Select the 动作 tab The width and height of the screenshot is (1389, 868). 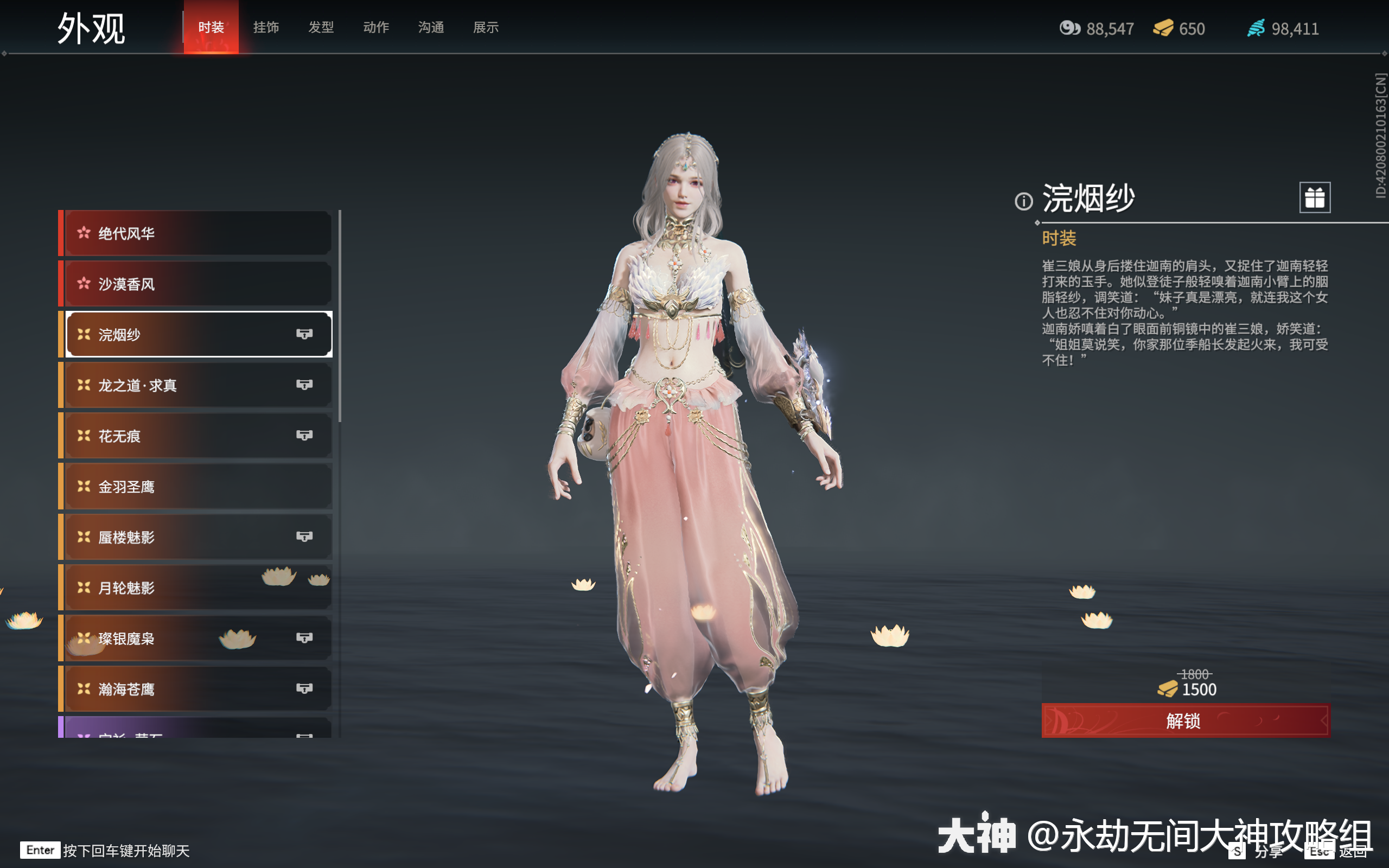point(376,27)
